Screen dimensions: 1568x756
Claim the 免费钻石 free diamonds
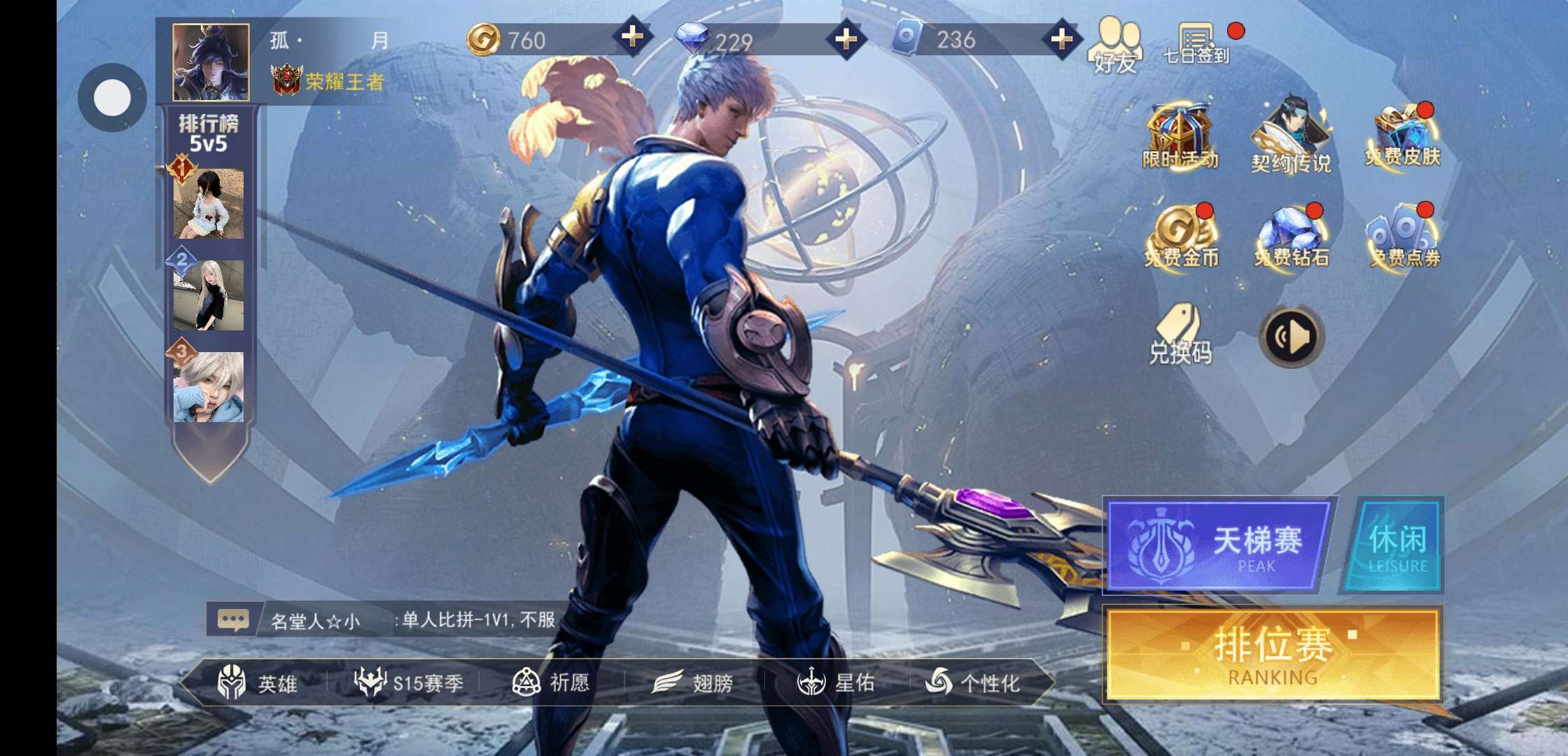[1291, 237]
